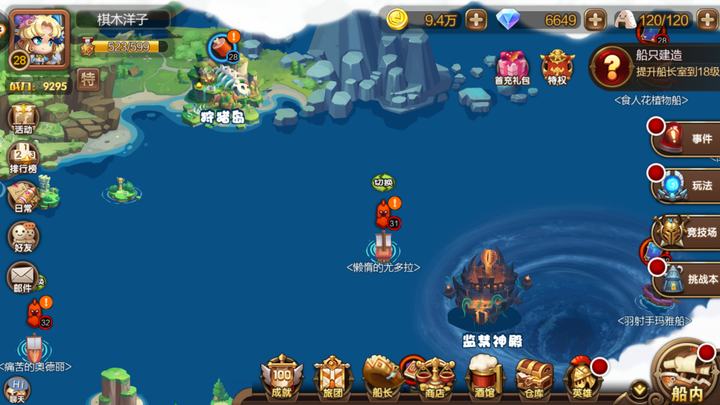This screenshot has height=405, width=720.
Task: Check the 邮件 mailbox
Action: click(22, 277)
